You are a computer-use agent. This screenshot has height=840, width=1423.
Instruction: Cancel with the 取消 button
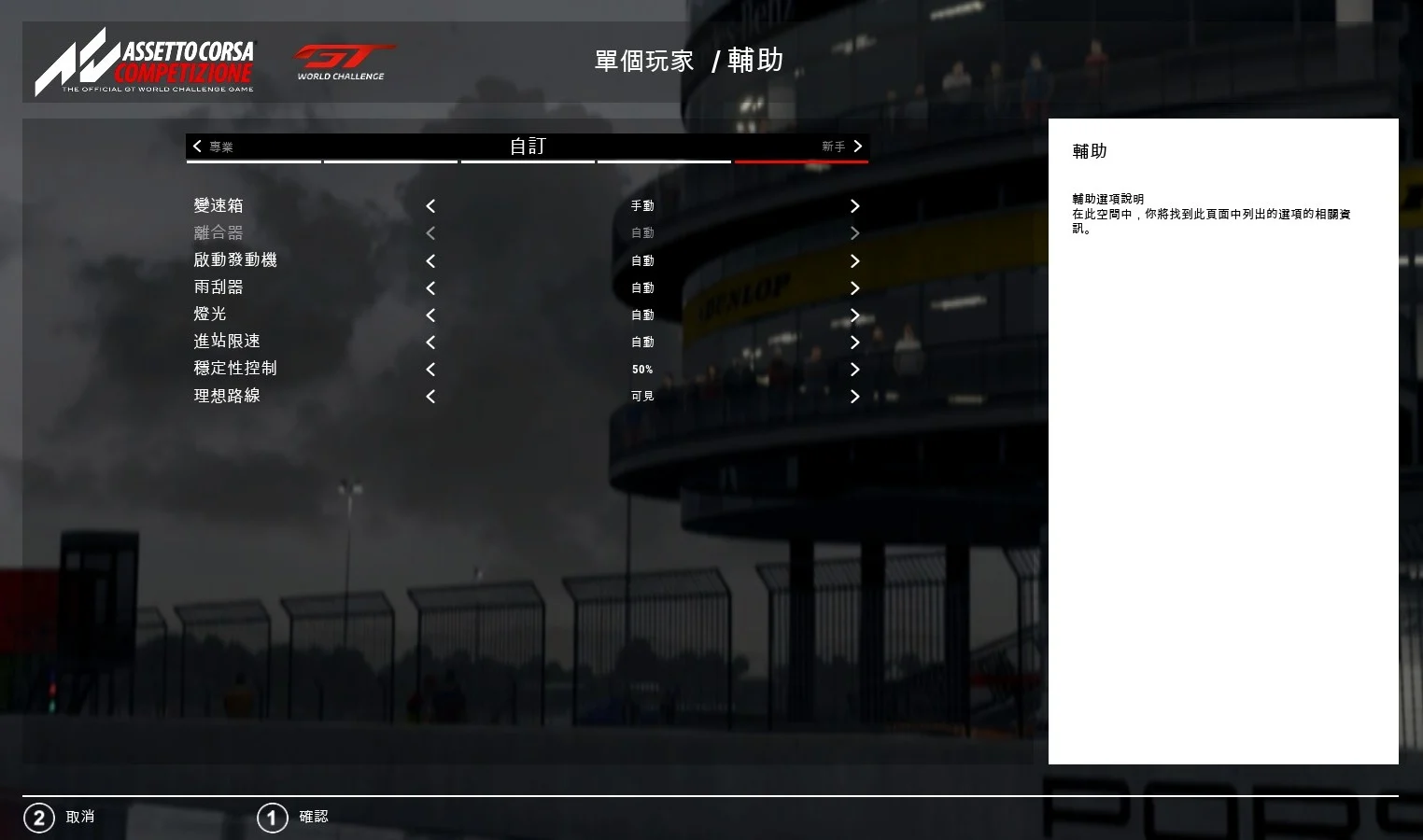click(60, 818)
